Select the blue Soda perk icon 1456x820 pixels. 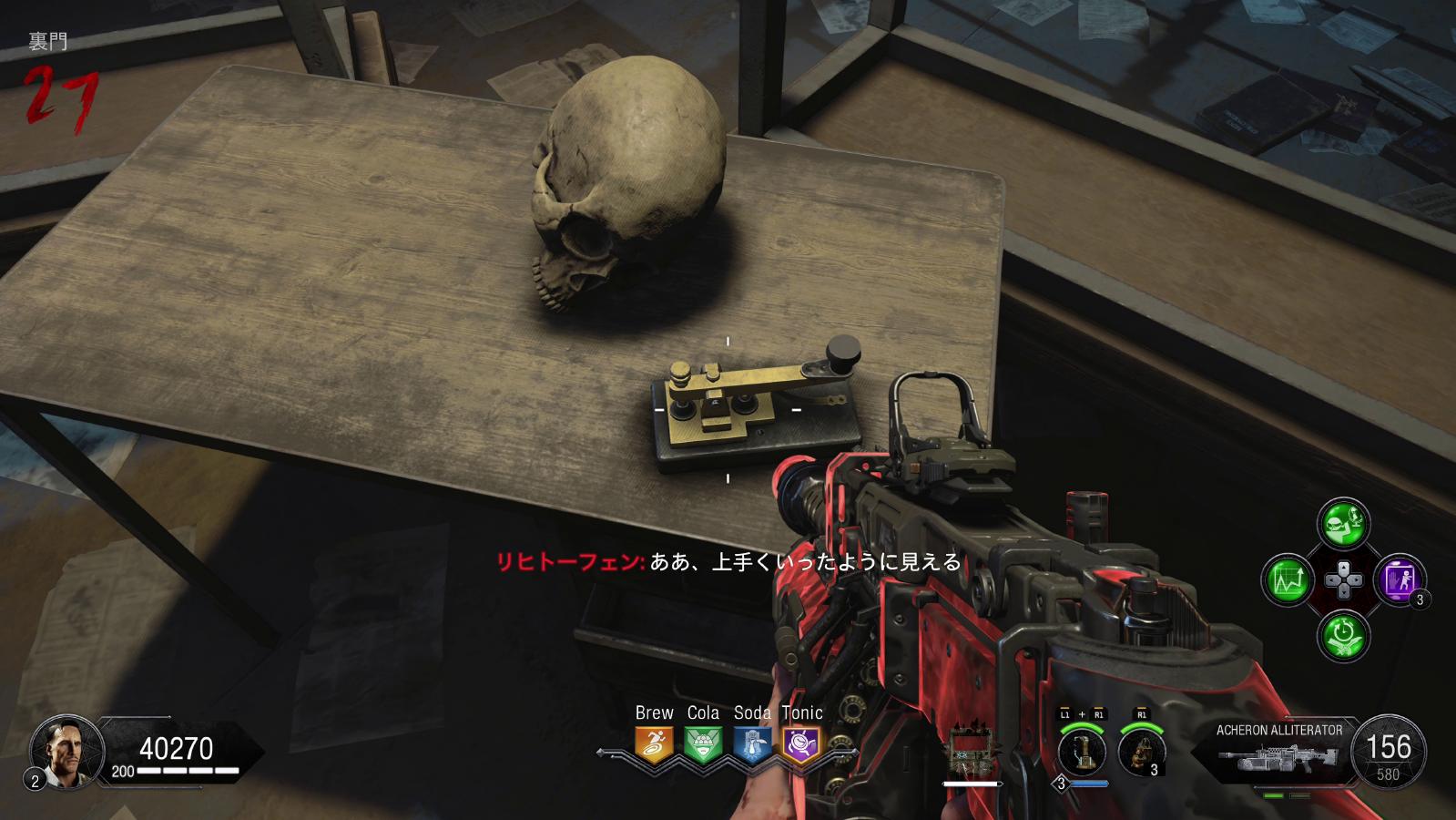752,744
